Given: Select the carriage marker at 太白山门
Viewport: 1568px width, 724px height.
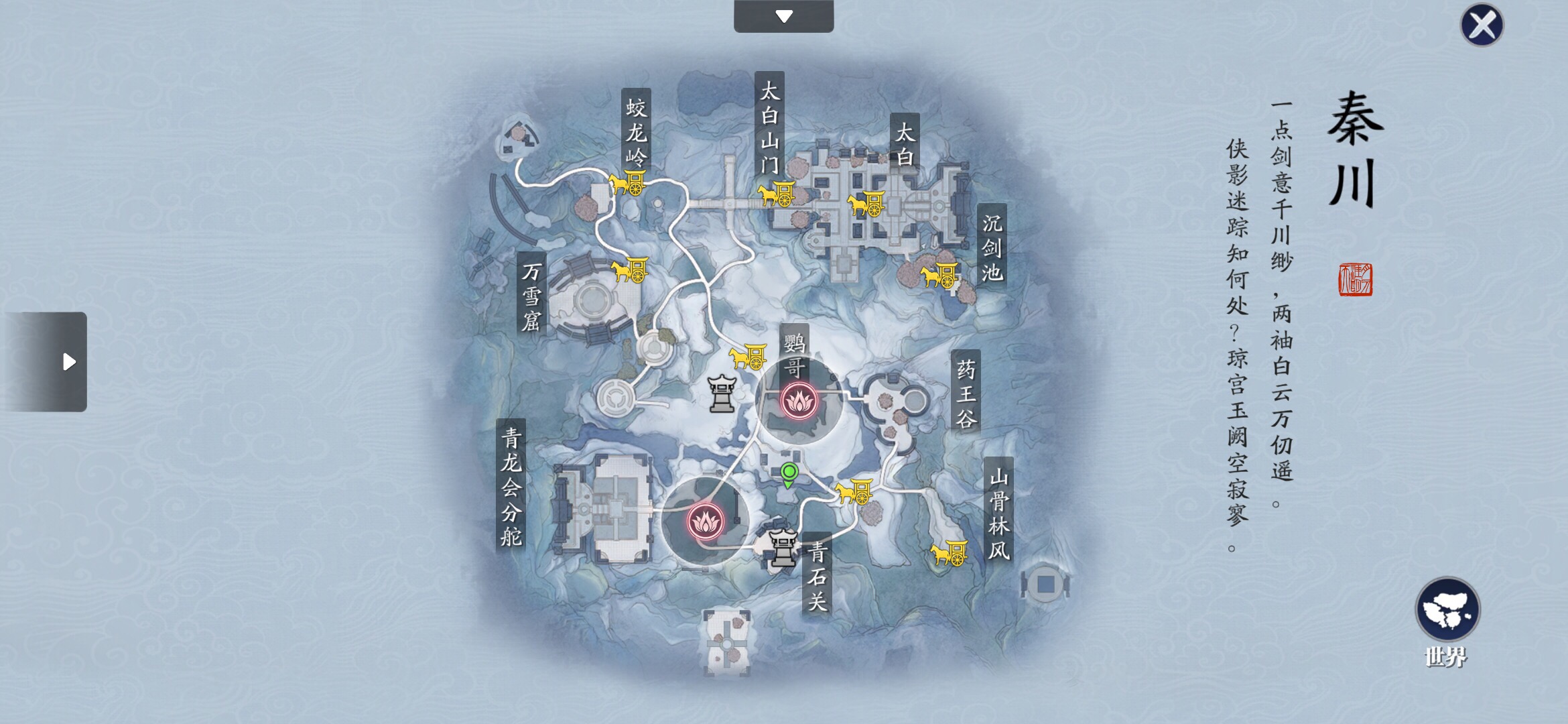Looking at the screenshot, I should pyautogui.click(x=777, y=194).
